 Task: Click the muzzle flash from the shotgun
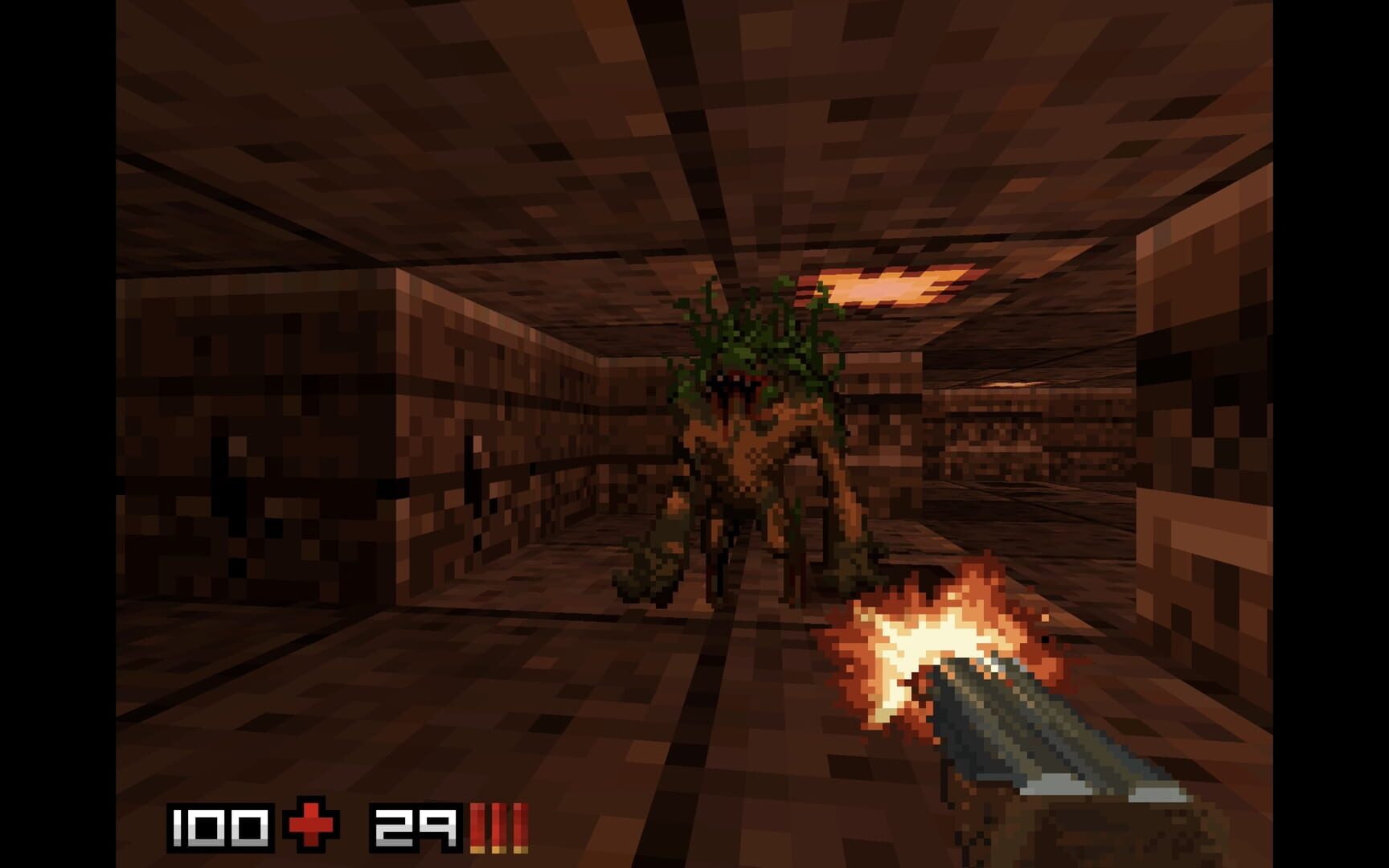(x=932, y=635)
